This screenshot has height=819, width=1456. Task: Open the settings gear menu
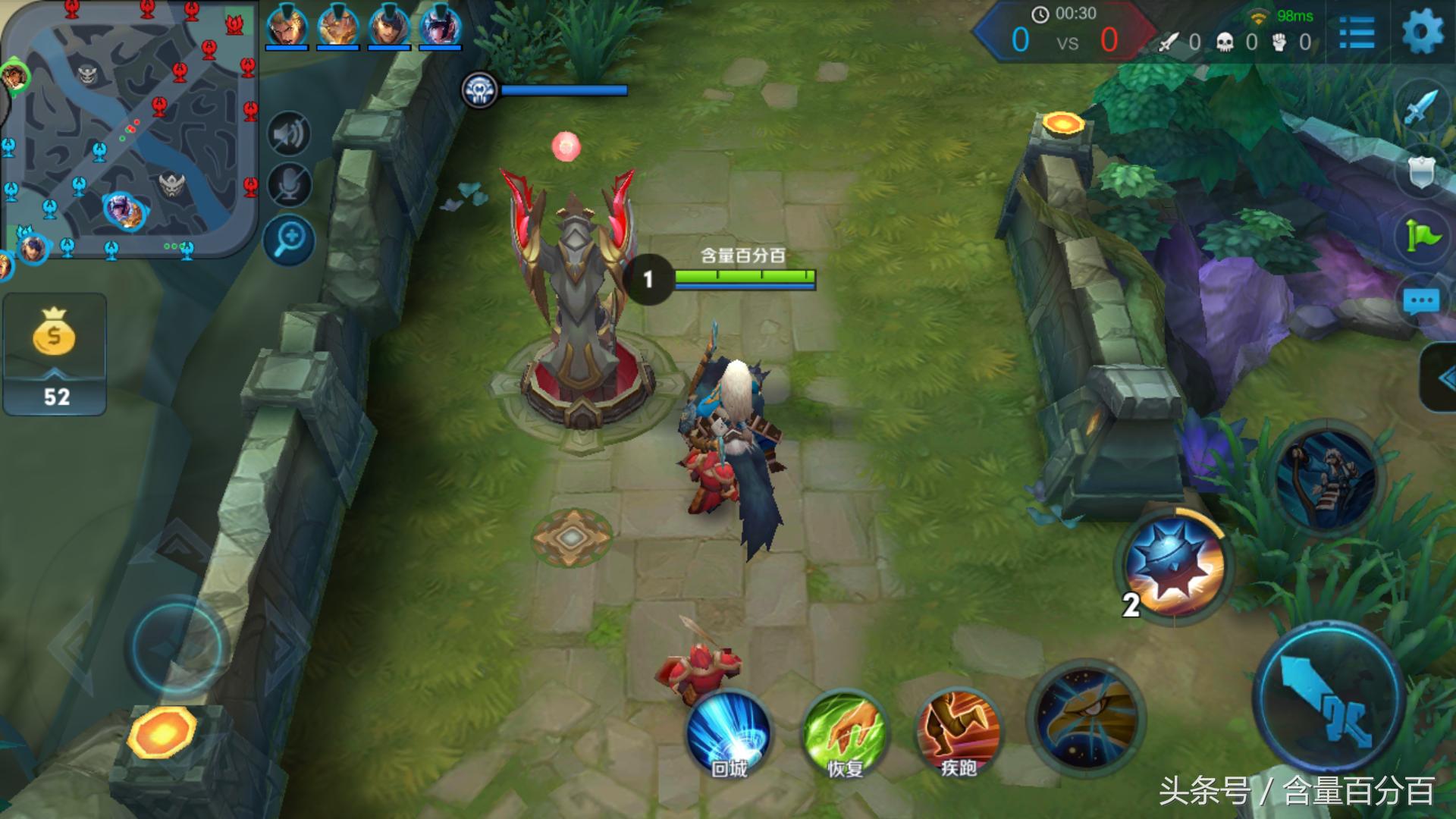point(1422,33)
